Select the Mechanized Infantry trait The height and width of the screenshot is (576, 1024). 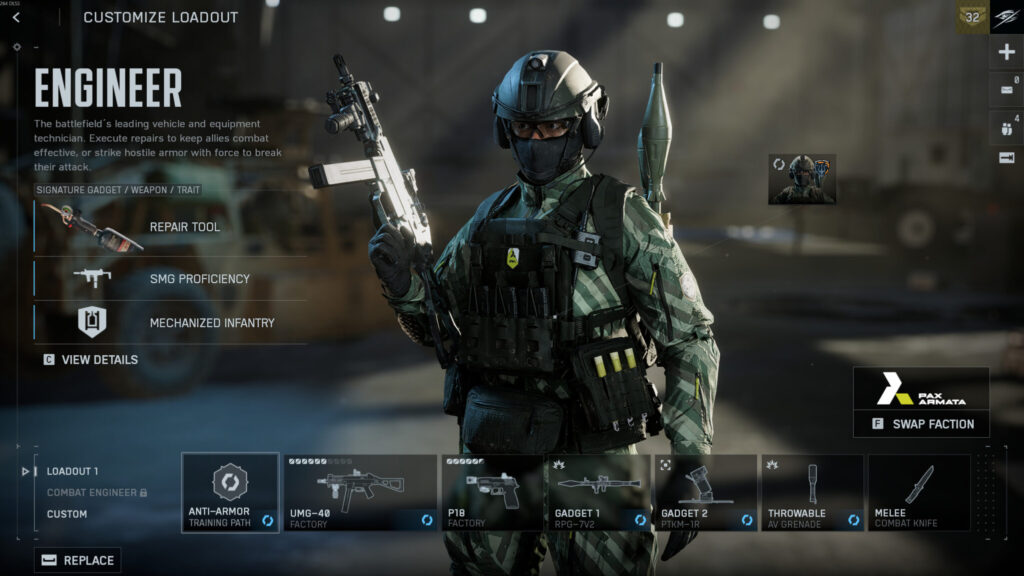tap(170, 322)
